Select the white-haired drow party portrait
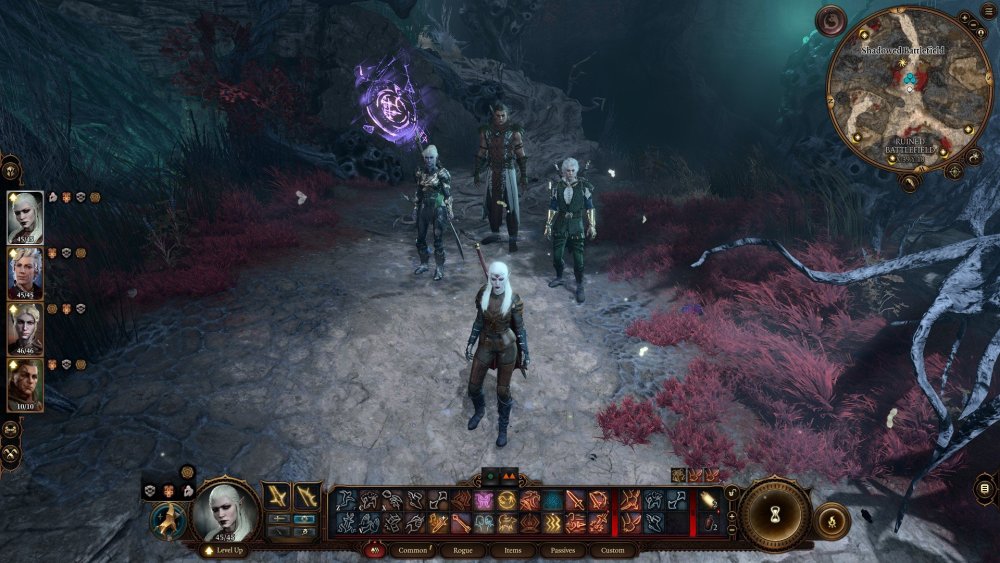Screen dimensions: 1000x563 click(25, 216)
